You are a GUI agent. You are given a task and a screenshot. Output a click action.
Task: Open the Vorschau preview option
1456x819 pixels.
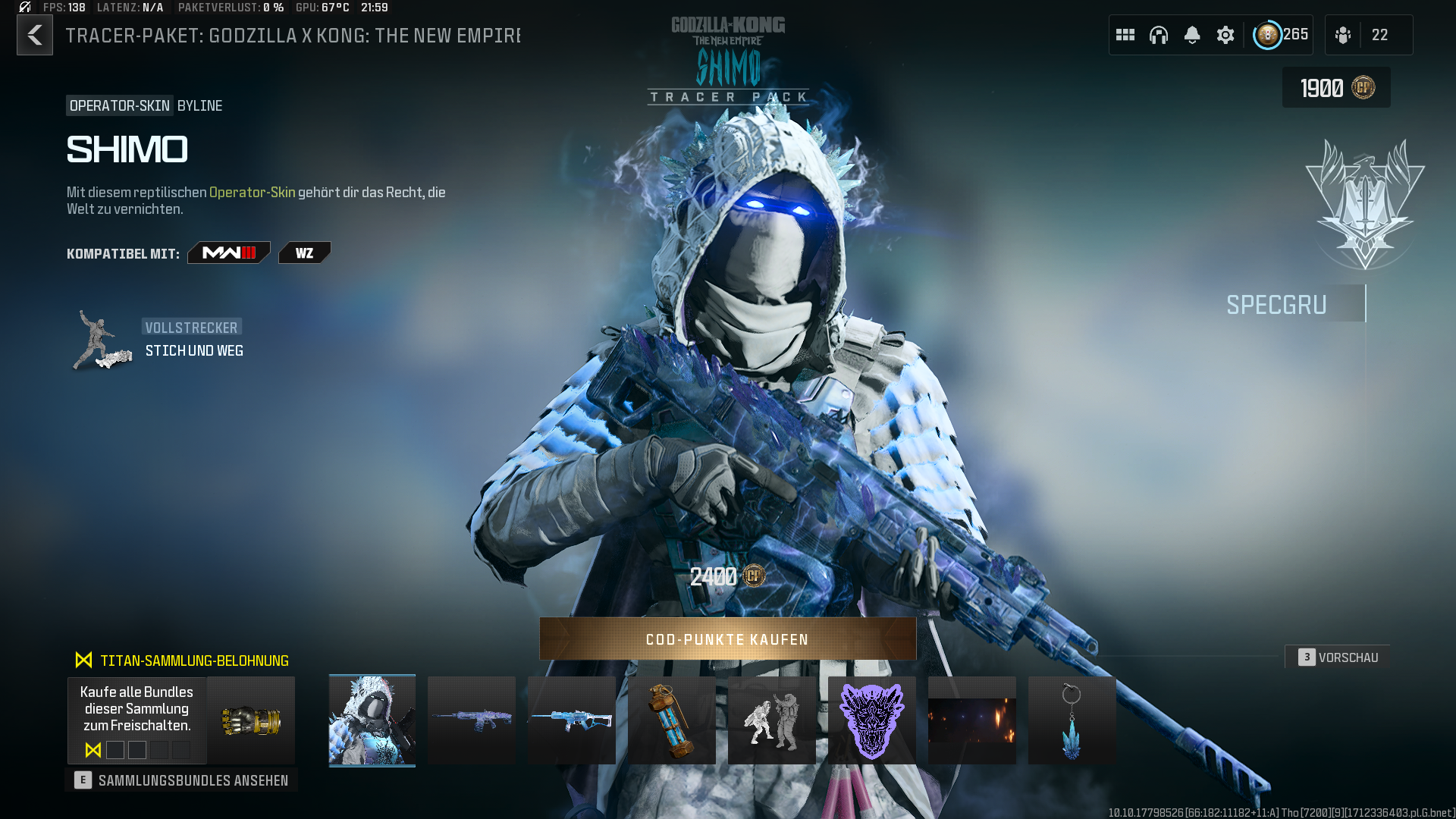(x=1338, y=657)
